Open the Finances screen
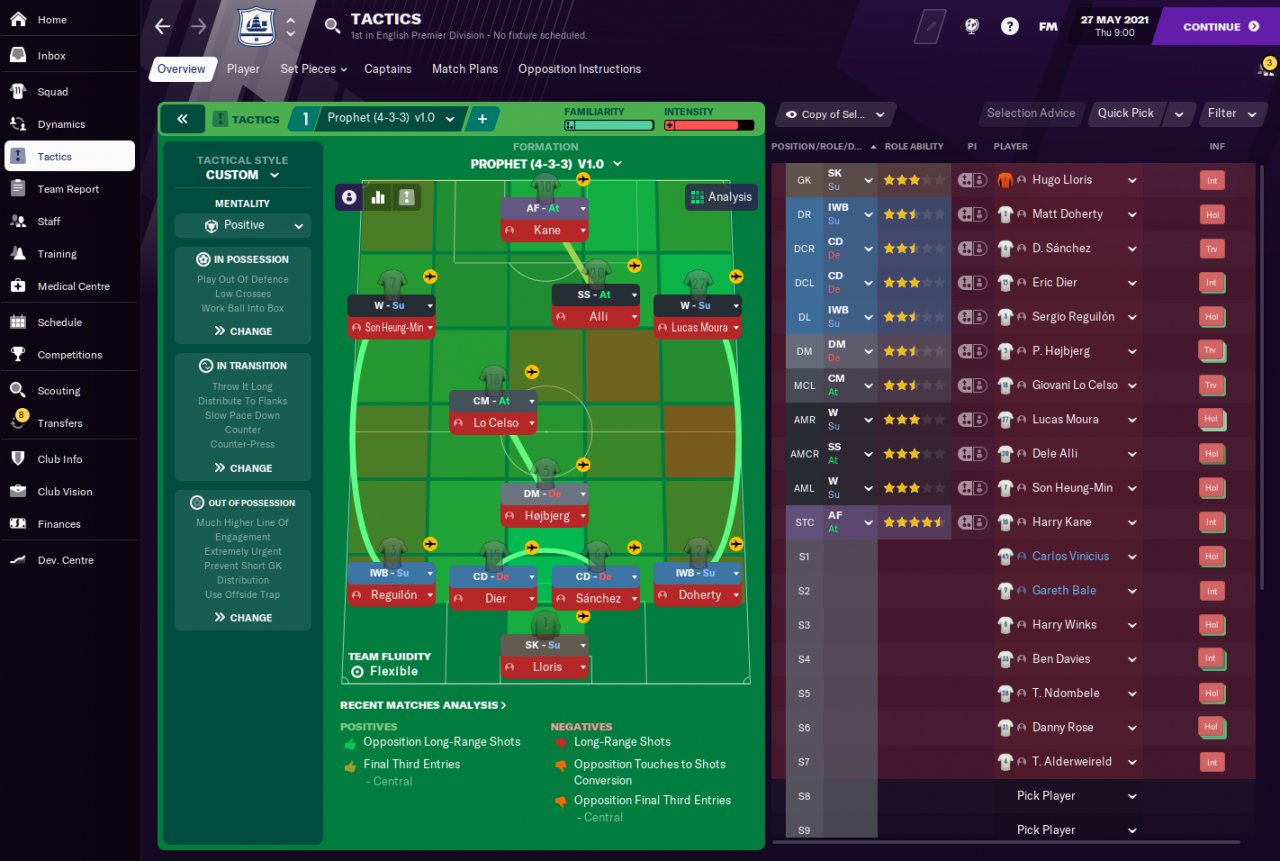 coord(59,524)
